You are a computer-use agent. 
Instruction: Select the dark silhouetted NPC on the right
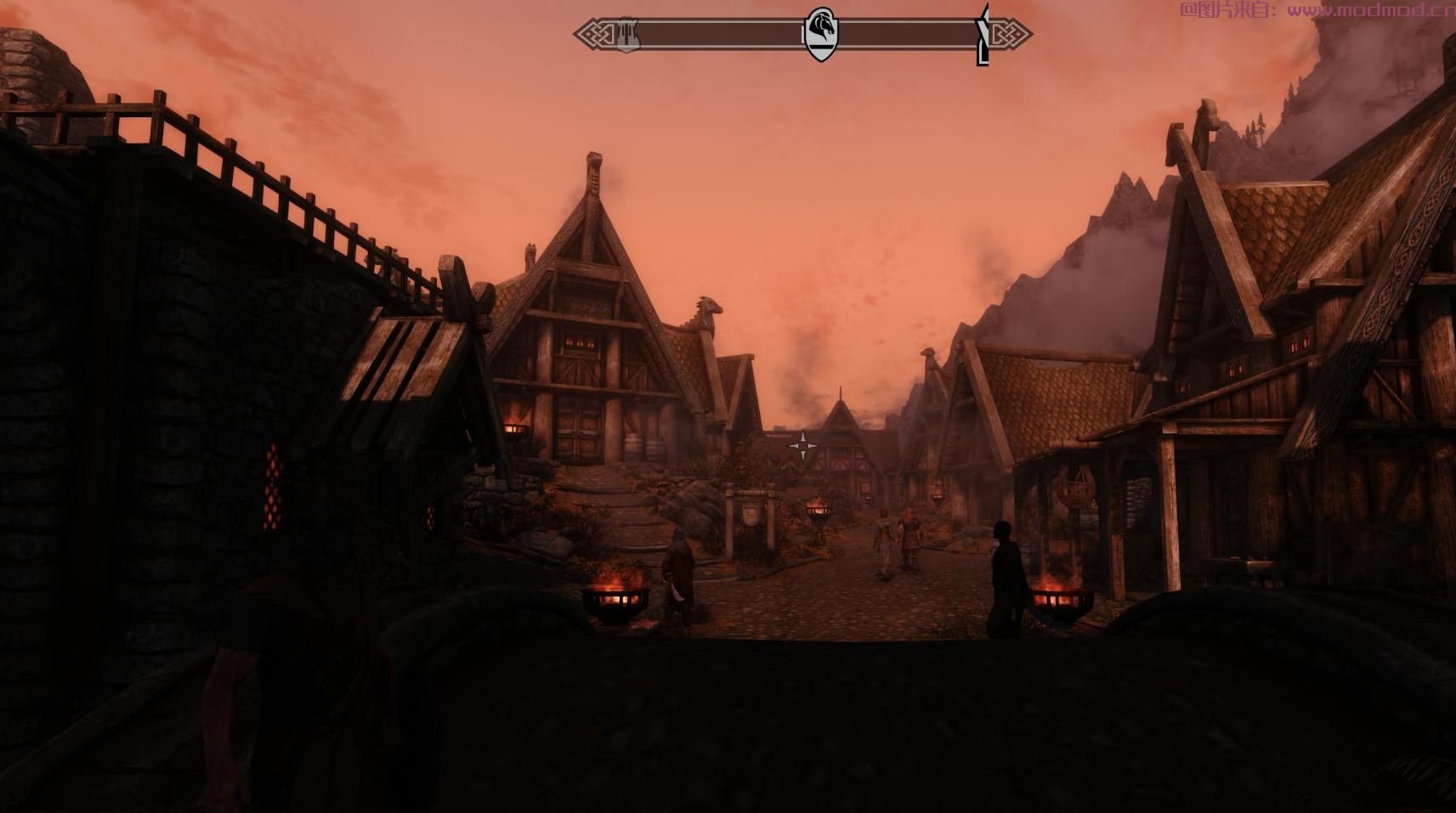(x=1007, y=578)
